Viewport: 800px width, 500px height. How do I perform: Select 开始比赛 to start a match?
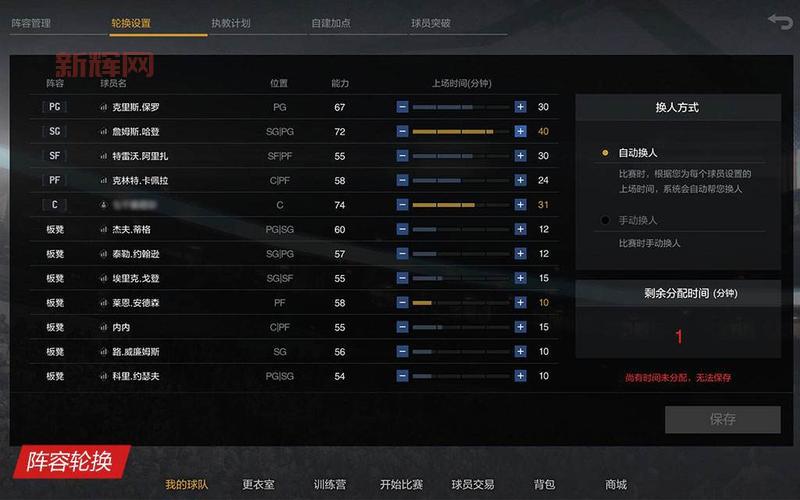point(401,485)
